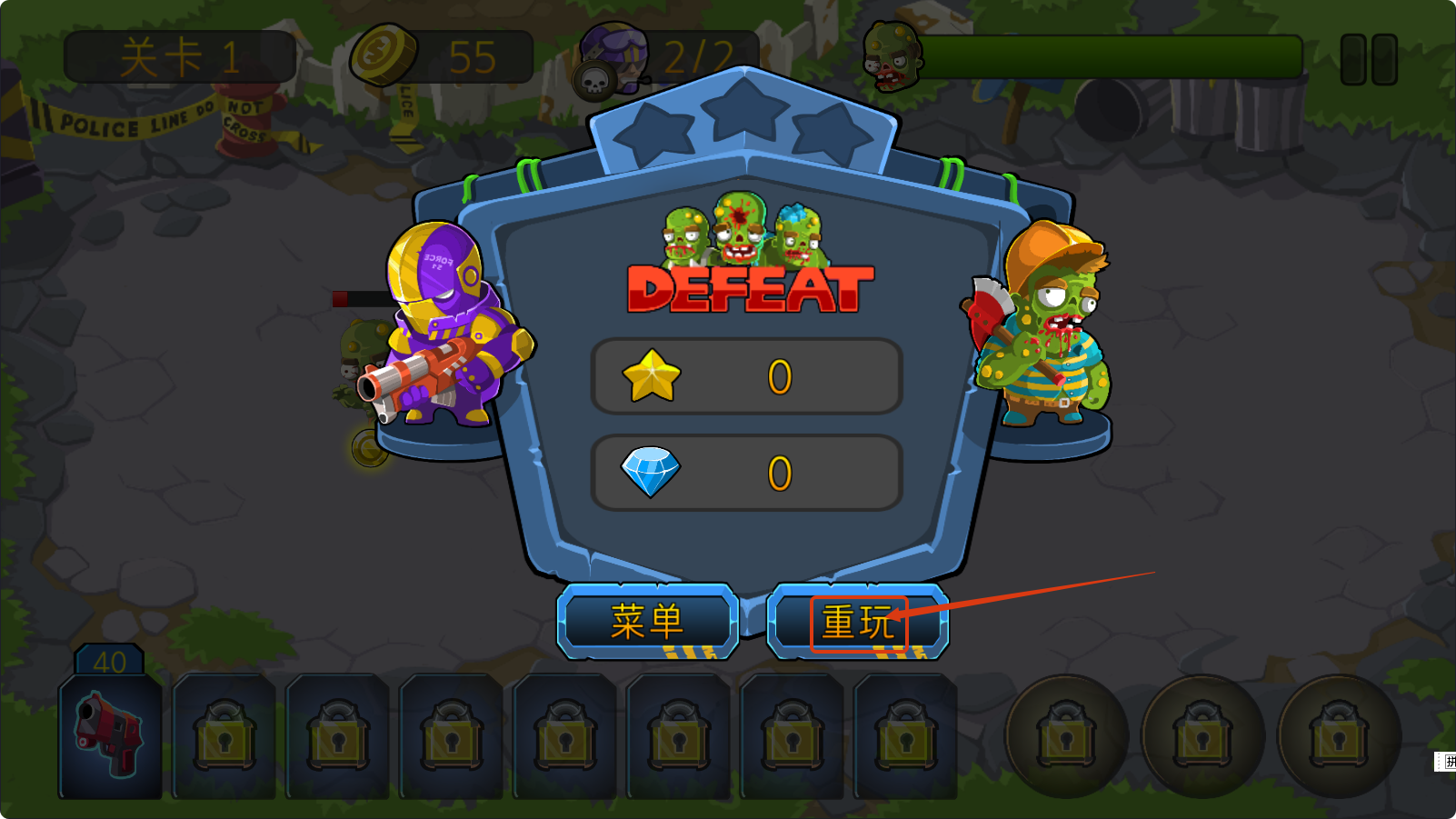Viewport: 1456px width, 819px height.
Task: Pause the game with the pause button
Action: [1369, 60]
